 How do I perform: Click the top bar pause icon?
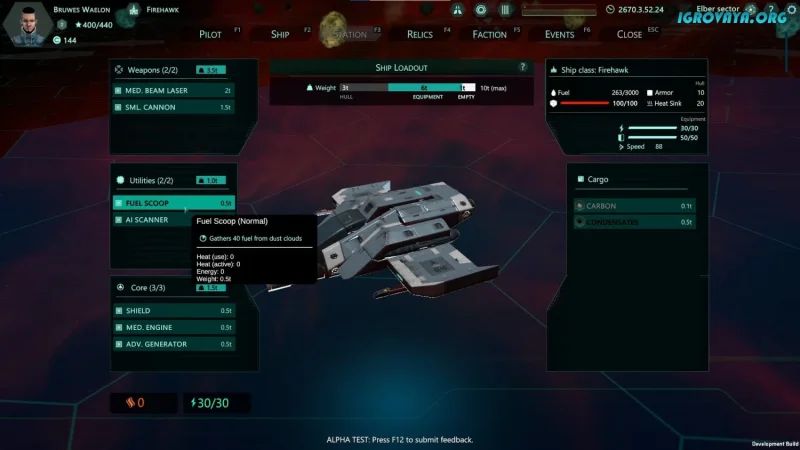505,10
